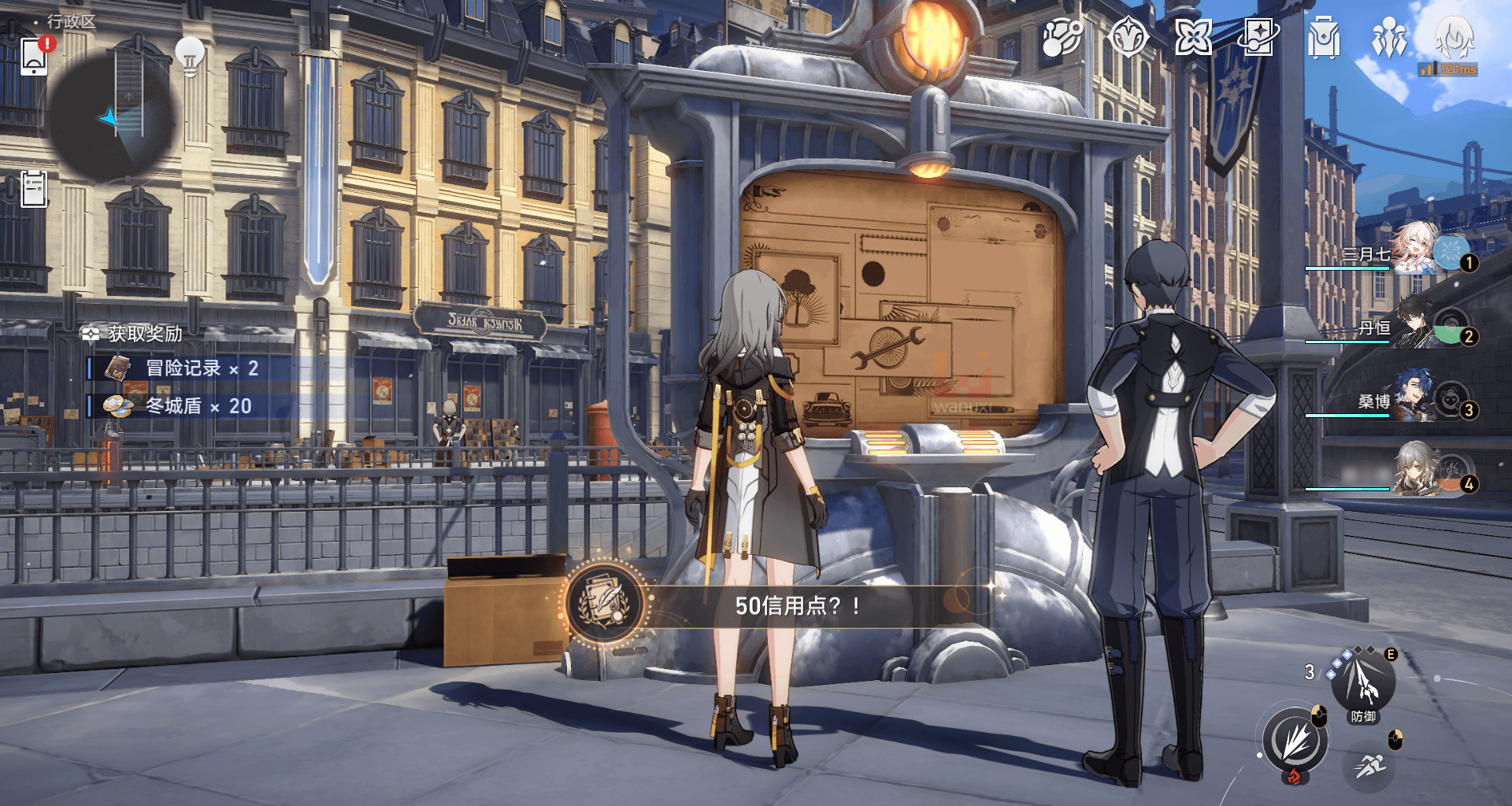Open the orbit-nodes icon in top bar
The image size is (1512, 806).
pyautogui.click(x=1062, y=38)
